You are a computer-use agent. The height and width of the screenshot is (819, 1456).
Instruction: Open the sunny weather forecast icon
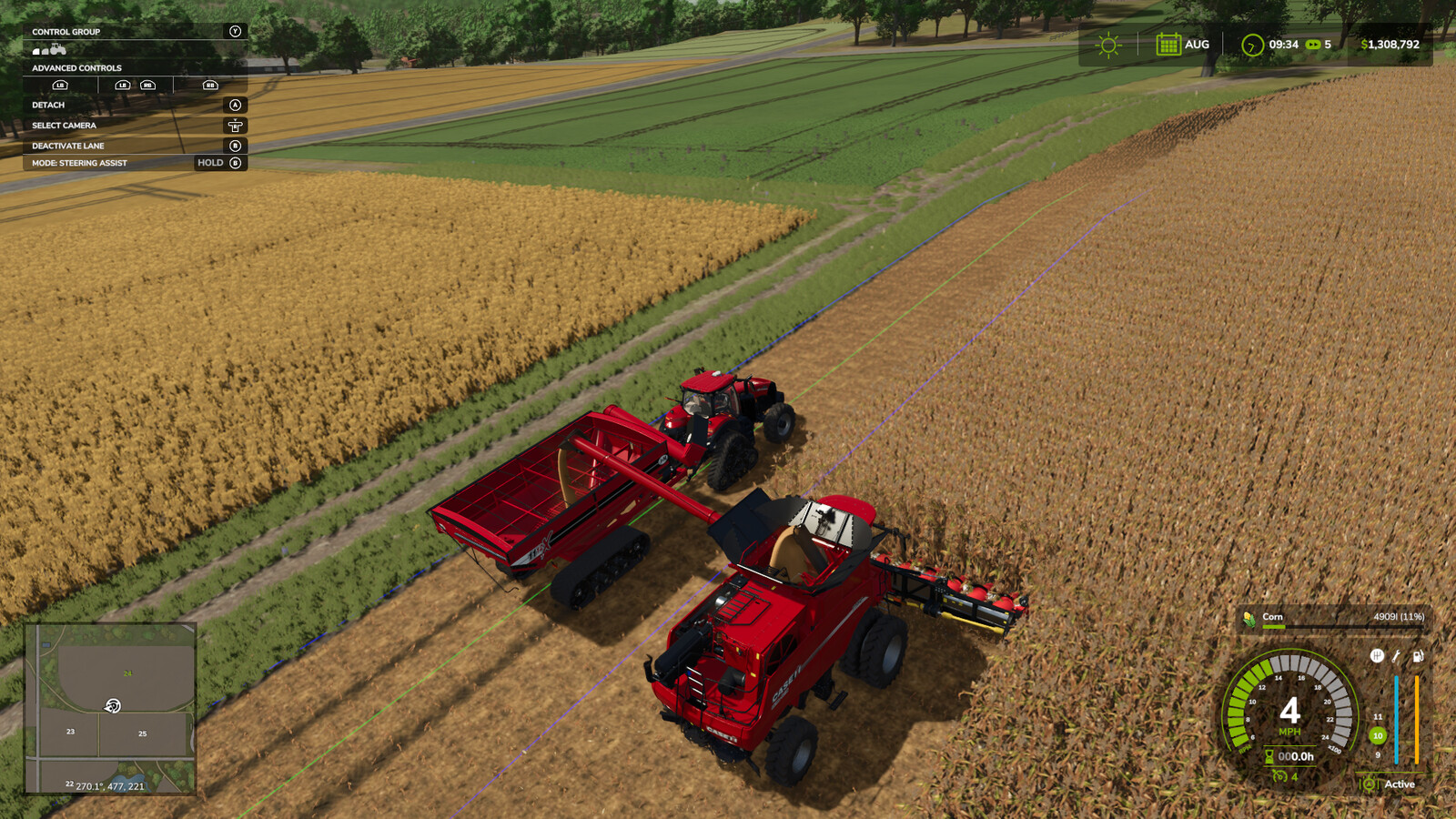(x=1107, y=45)
